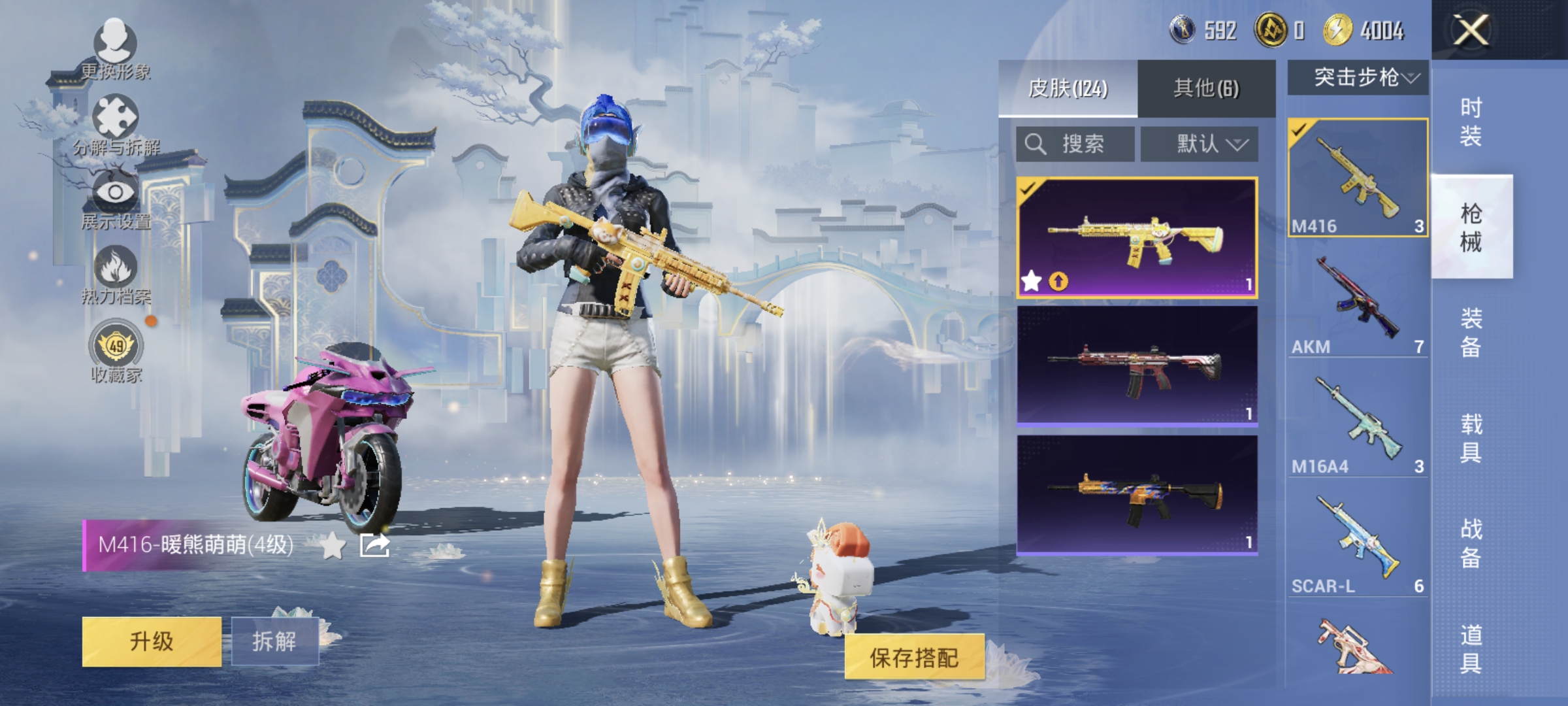Click the 搜索 search field
Screen dimensions: 1568x706
[x=1075, y=144]
